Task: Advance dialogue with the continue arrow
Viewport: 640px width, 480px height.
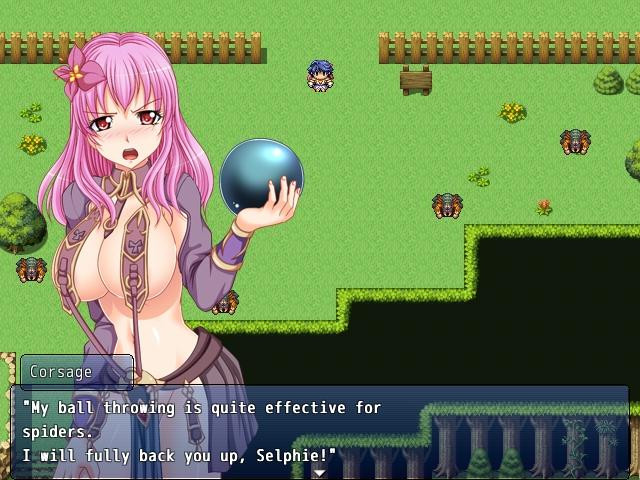Action: (319, 473)
